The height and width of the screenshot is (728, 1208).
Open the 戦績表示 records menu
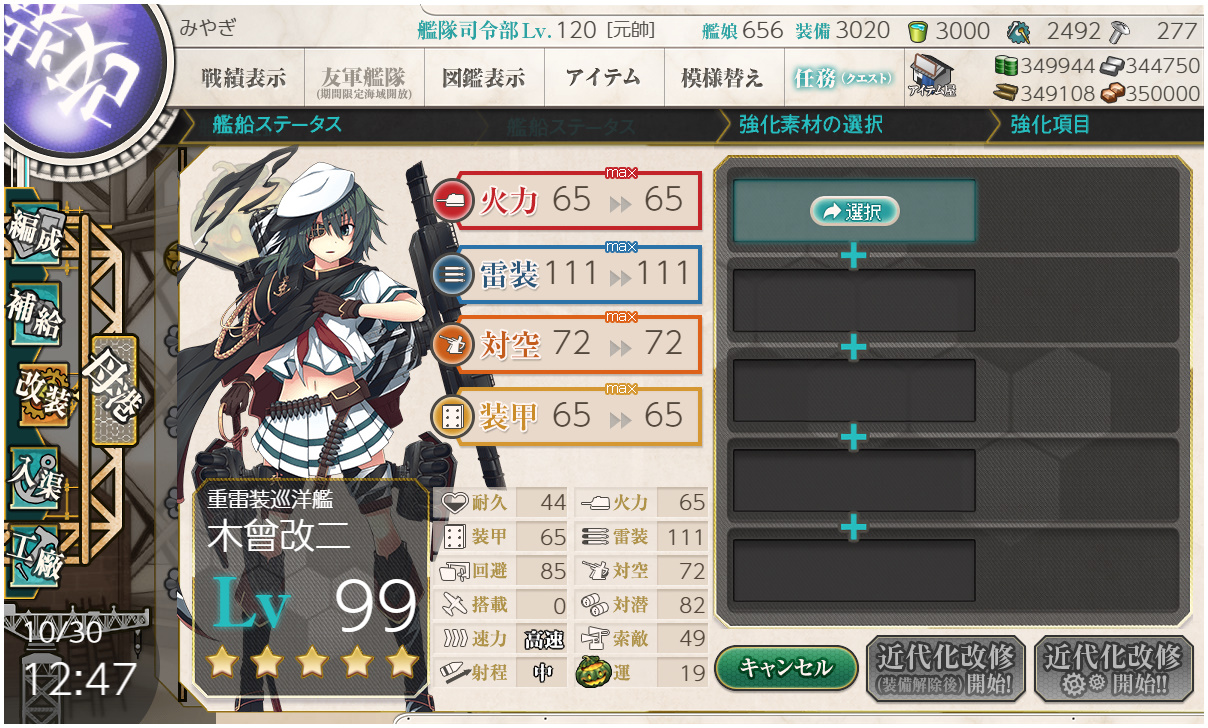(x=243, y=78)
